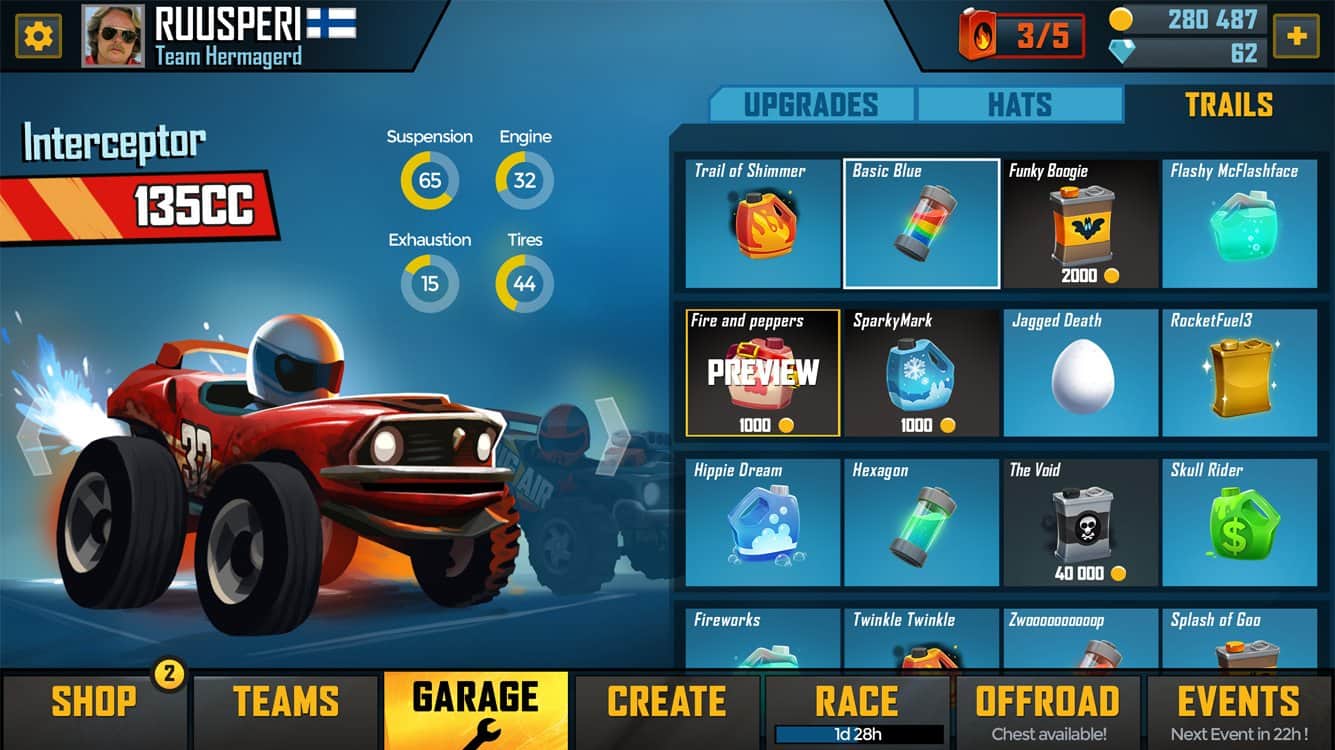
Task: Preview the Fire and peppers trail
Action: [762, 373]
